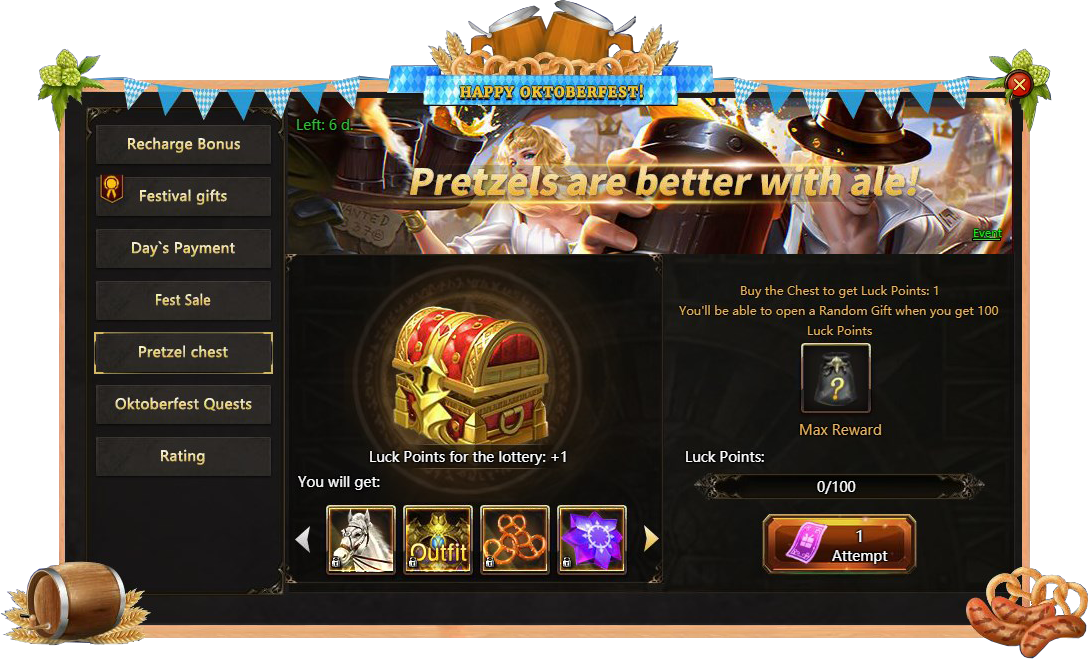Screen dimensions: 1090x659
Task: Select the white horse reward slot
Action: (361, 540)
